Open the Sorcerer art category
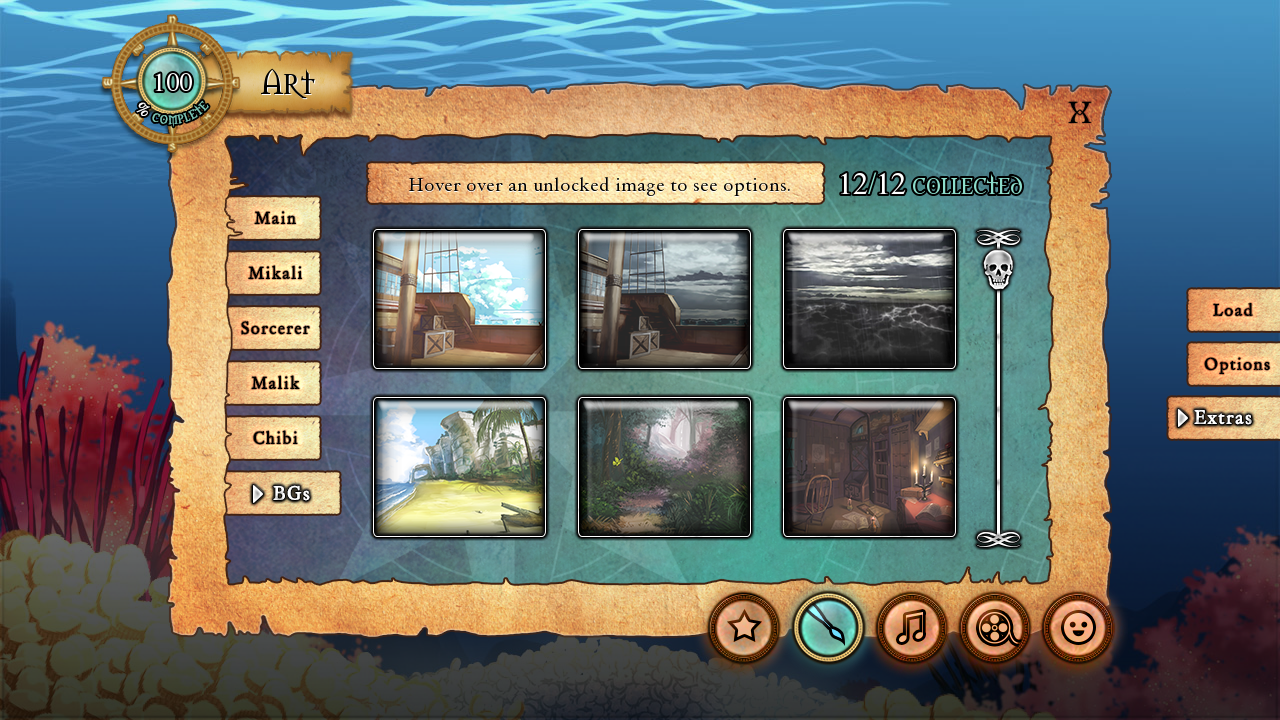1280x720 pixels. click(x=274, y=328)
